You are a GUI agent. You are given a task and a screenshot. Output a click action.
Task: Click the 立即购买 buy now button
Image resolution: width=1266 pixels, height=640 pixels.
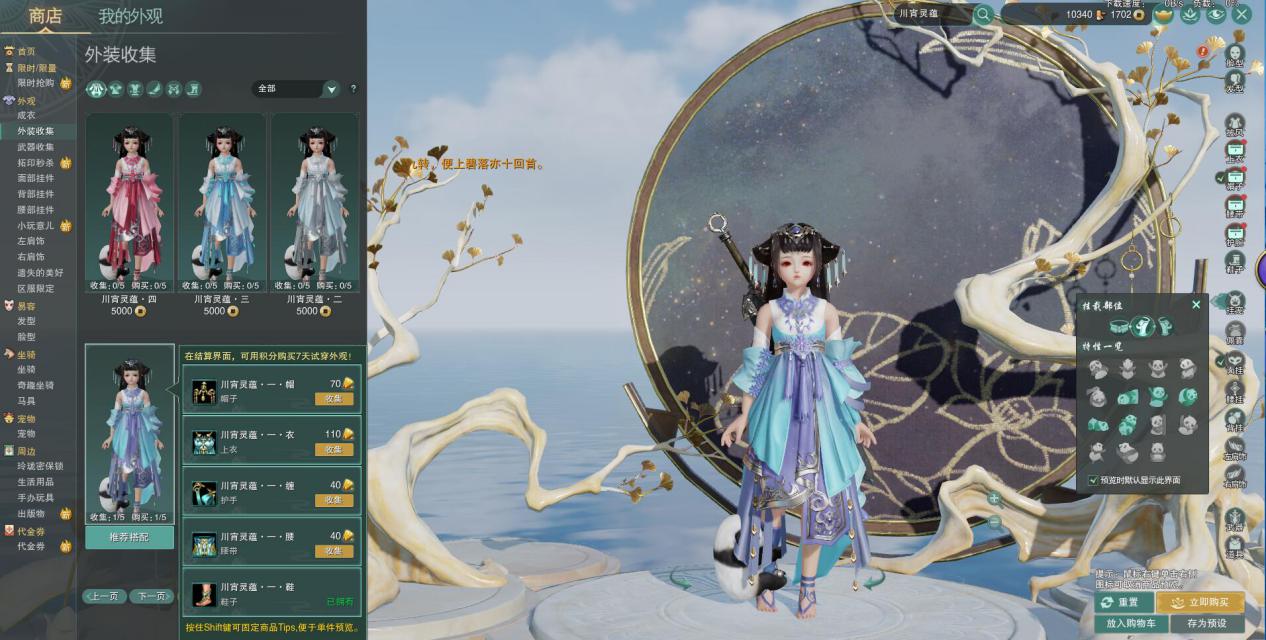coord(1200,603)
